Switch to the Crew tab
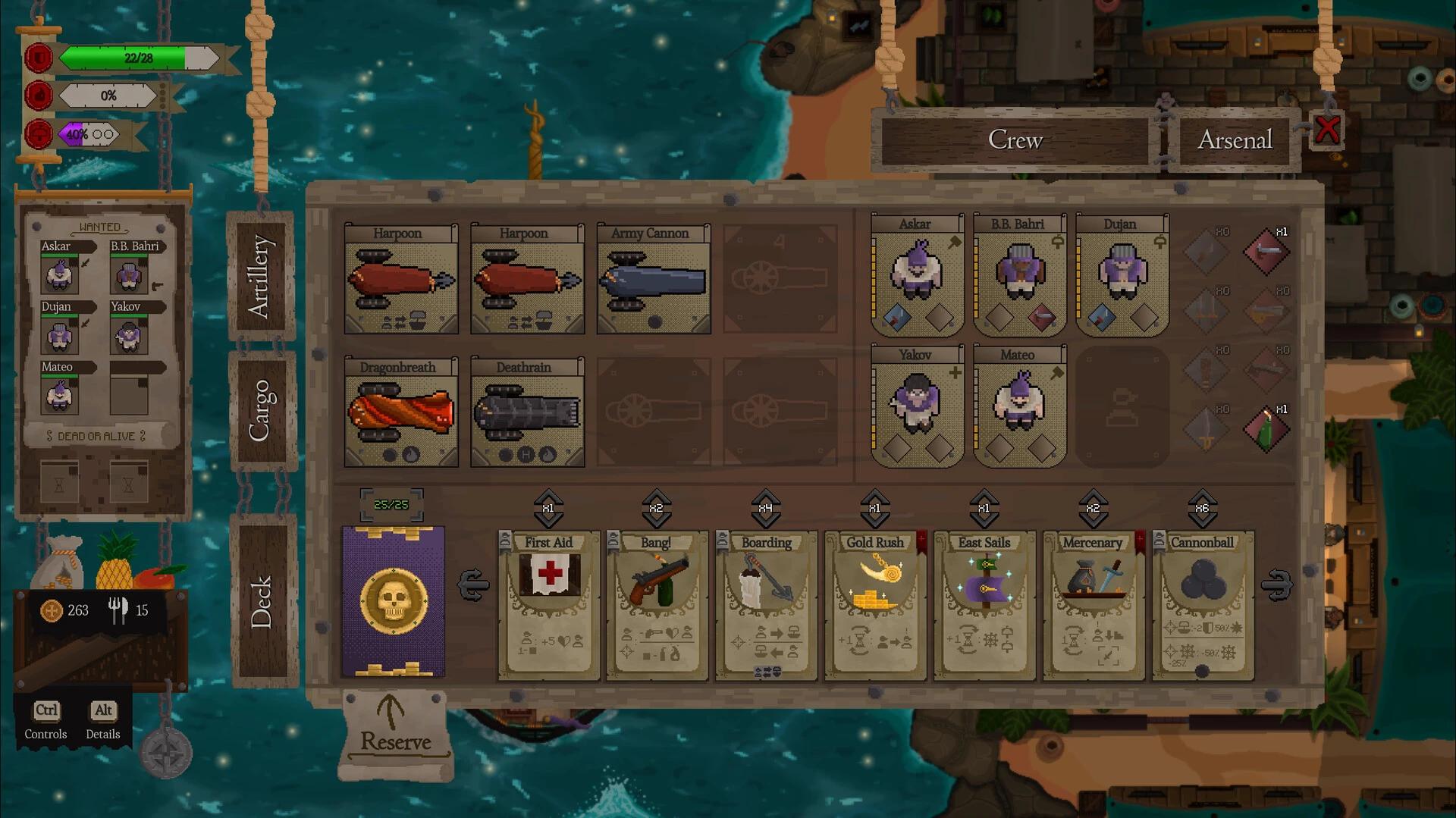 tap(1015, 139)
